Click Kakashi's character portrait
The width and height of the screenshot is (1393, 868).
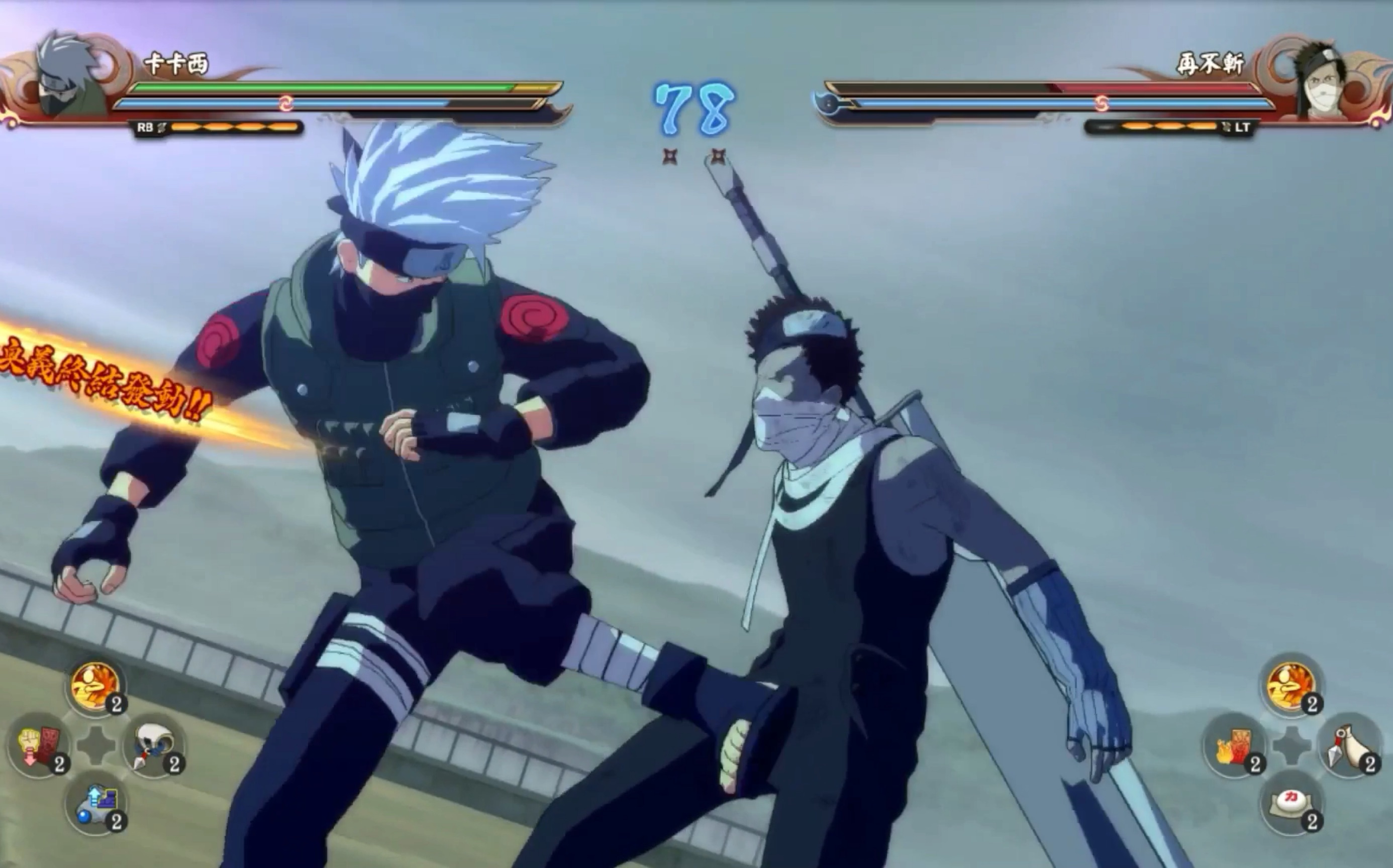tap(72, 75)
